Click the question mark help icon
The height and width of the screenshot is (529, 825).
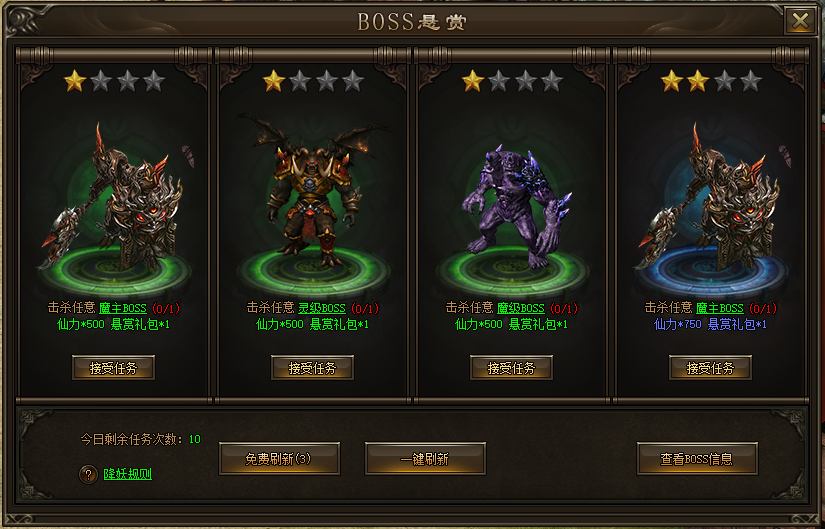88,473
